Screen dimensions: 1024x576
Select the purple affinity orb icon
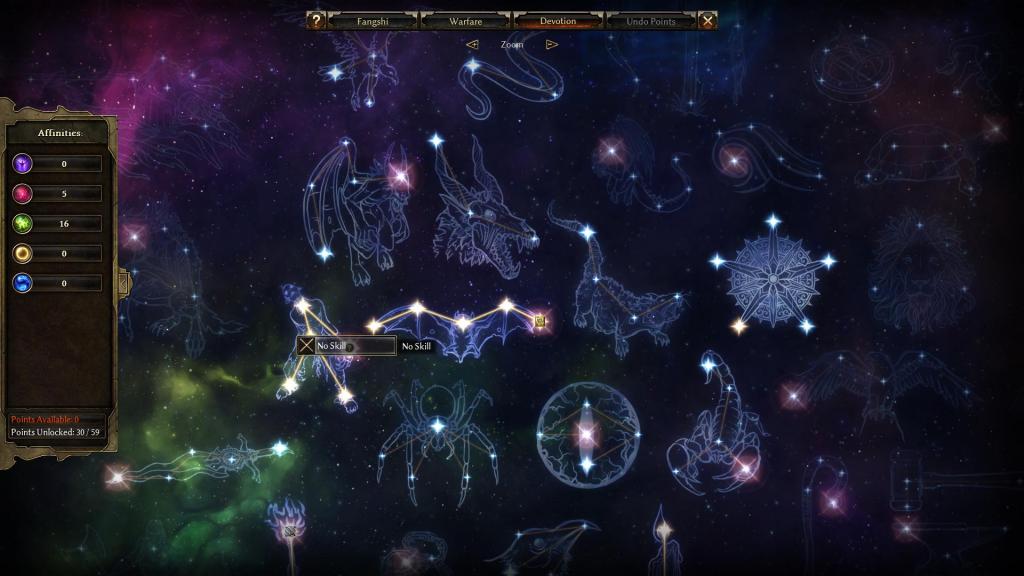pos(22,164)
